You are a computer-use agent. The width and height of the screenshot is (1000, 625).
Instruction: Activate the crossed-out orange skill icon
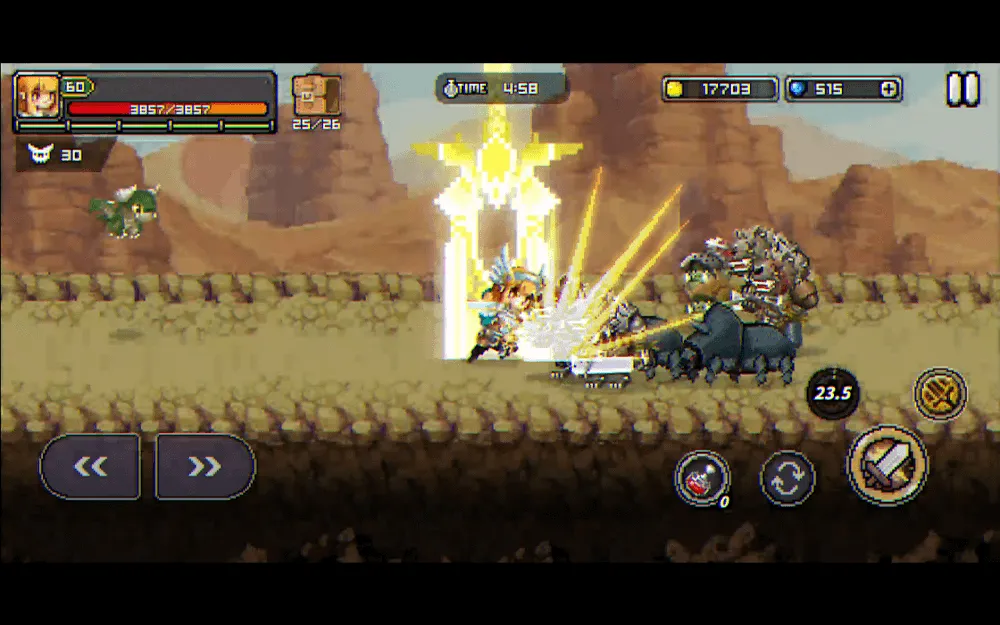coord(940,393)
